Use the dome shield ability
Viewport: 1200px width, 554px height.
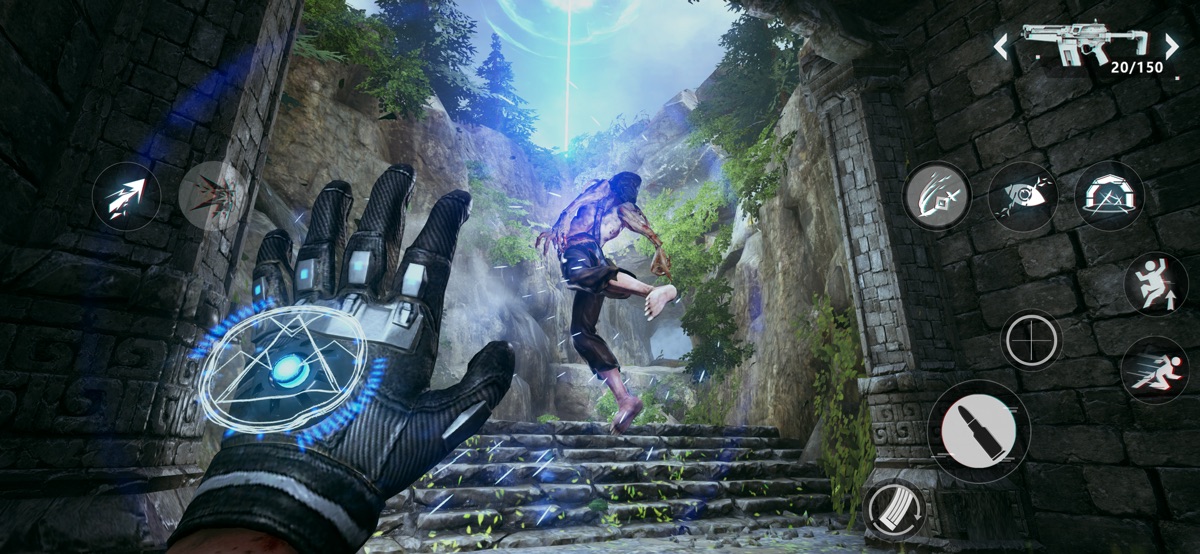click(x=1109, y=196)
